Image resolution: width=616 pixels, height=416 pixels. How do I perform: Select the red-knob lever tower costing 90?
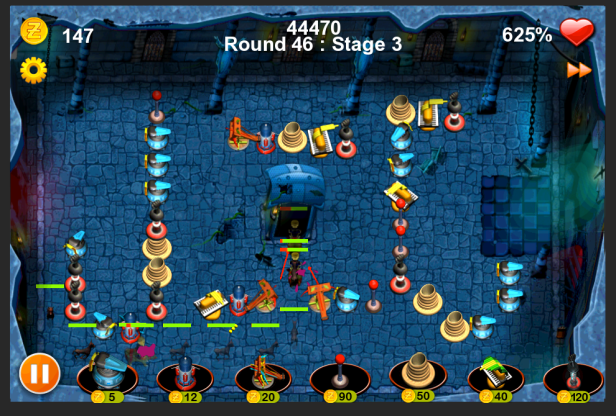pyautogui.click(x=340, y=375)
